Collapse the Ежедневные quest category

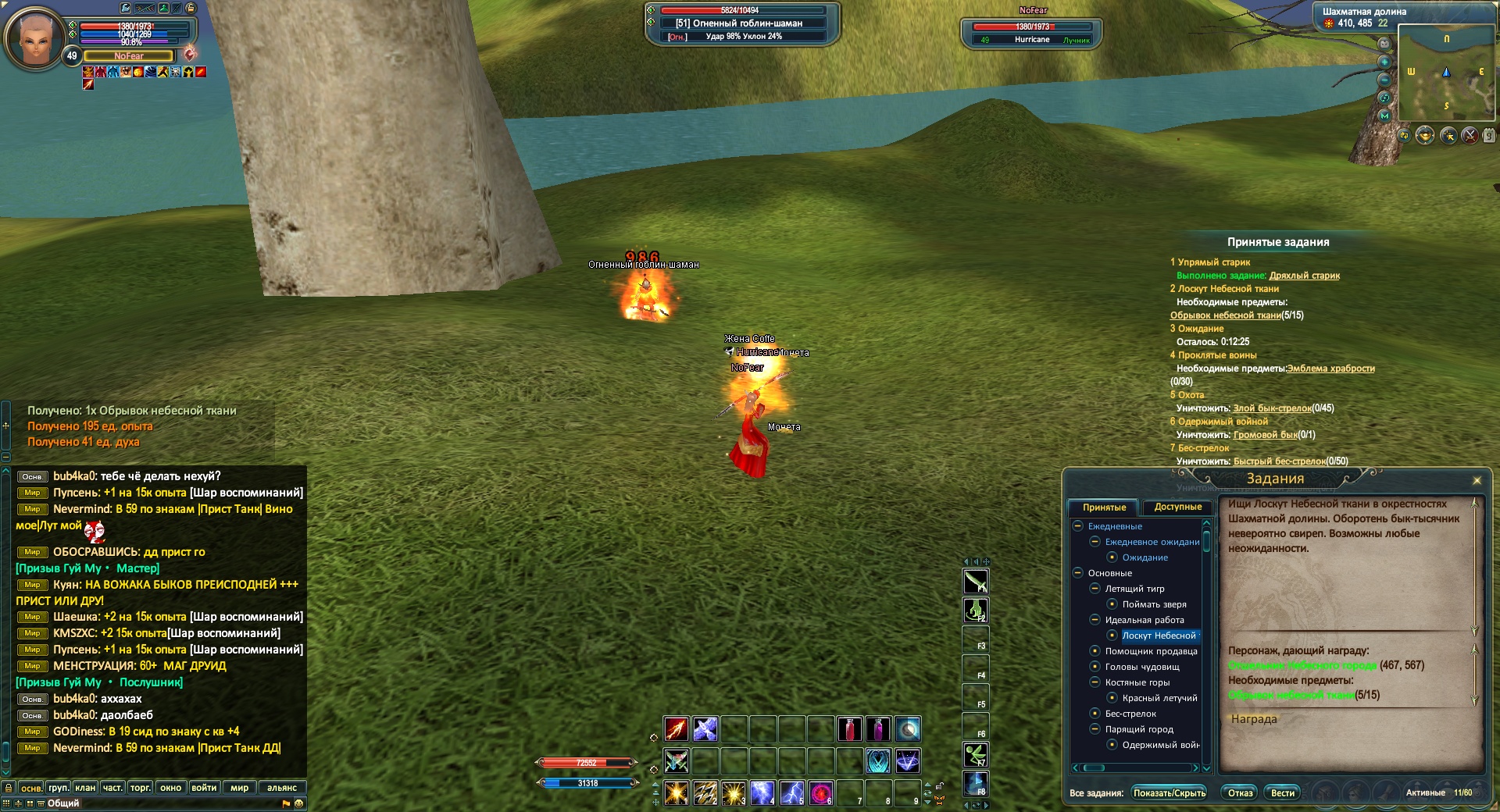tap(1078, 526)
